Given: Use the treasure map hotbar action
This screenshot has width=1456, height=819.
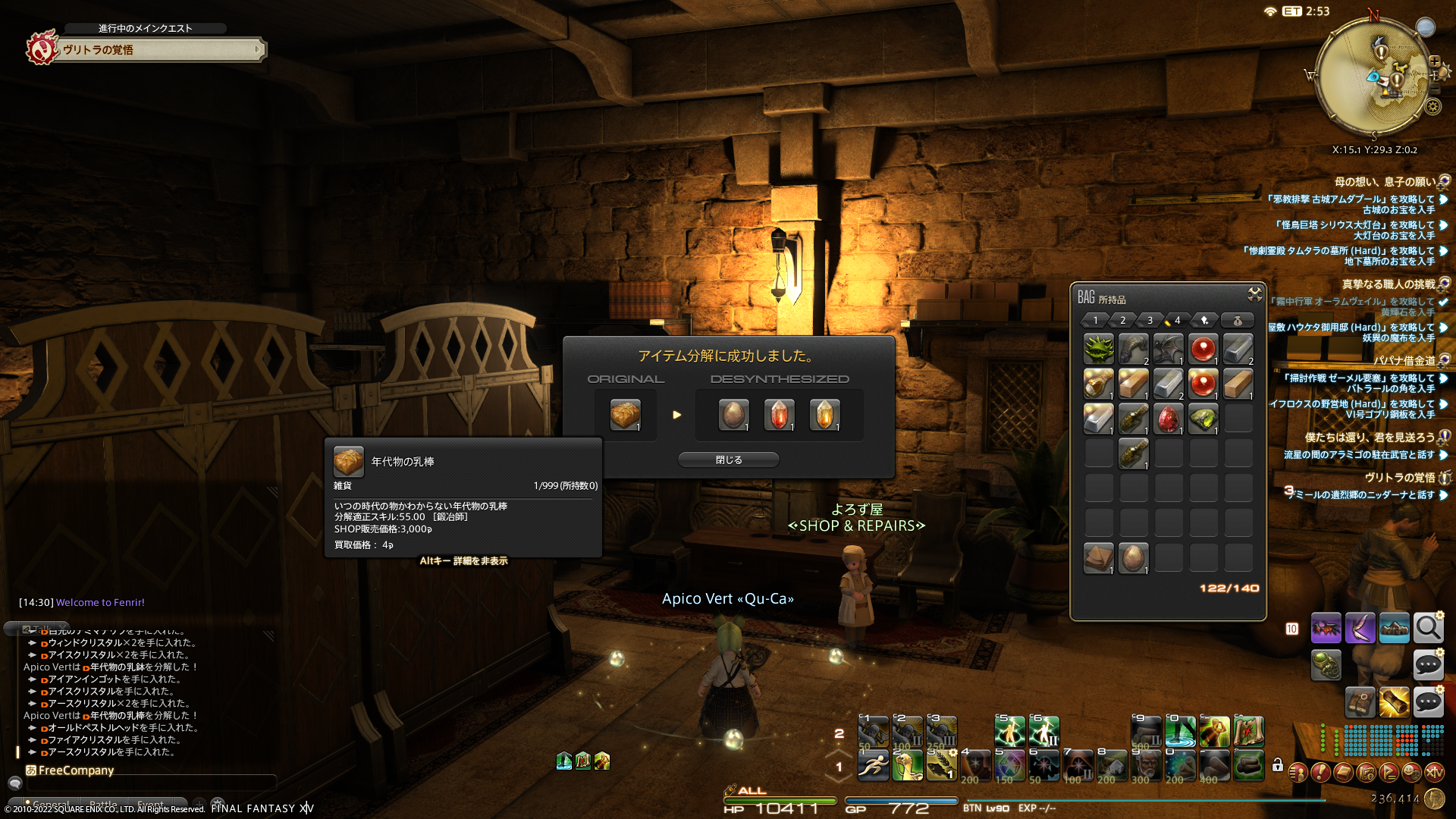Looking at the screenshot, I should pyautogui.click(x=1248, y=731).
